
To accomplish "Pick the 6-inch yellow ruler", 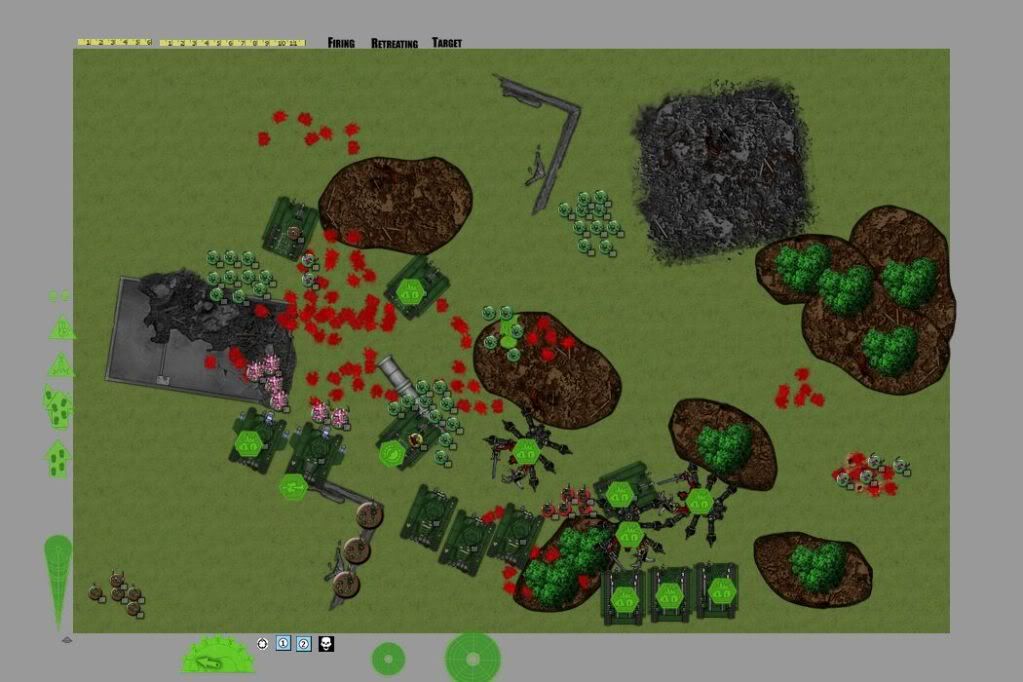I will (114, 43).
